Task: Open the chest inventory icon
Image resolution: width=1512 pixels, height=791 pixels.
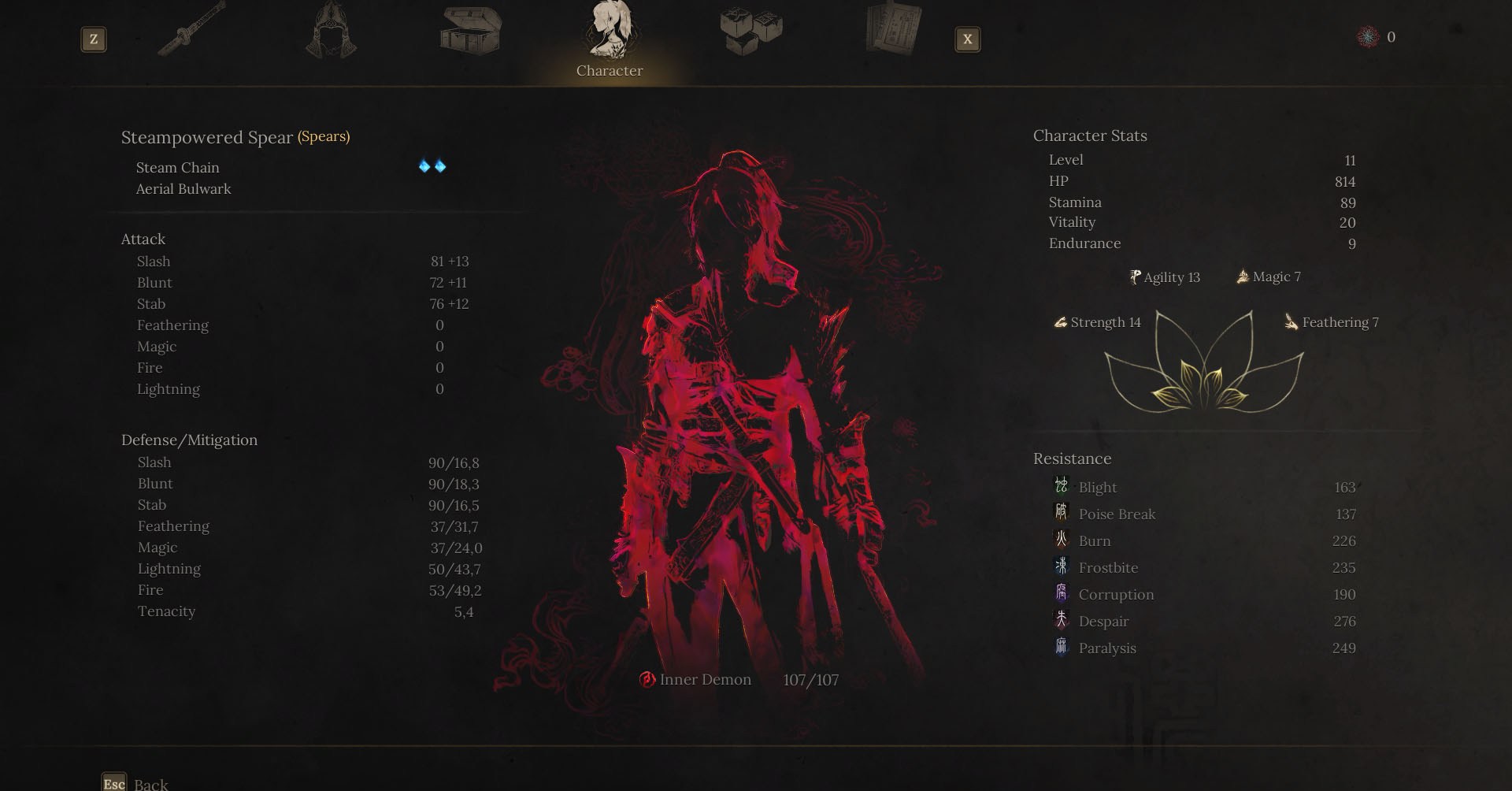Action: [469, 32]
